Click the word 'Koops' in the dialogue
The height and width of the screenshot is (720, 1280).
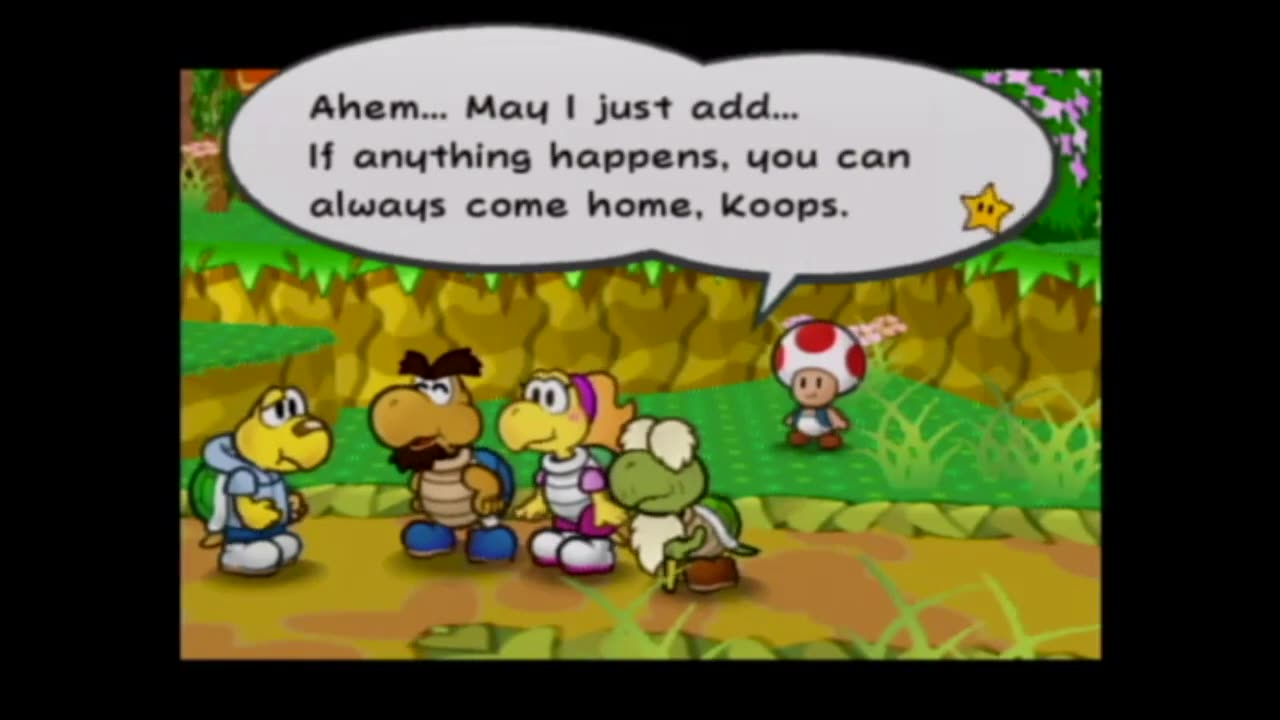780,205
